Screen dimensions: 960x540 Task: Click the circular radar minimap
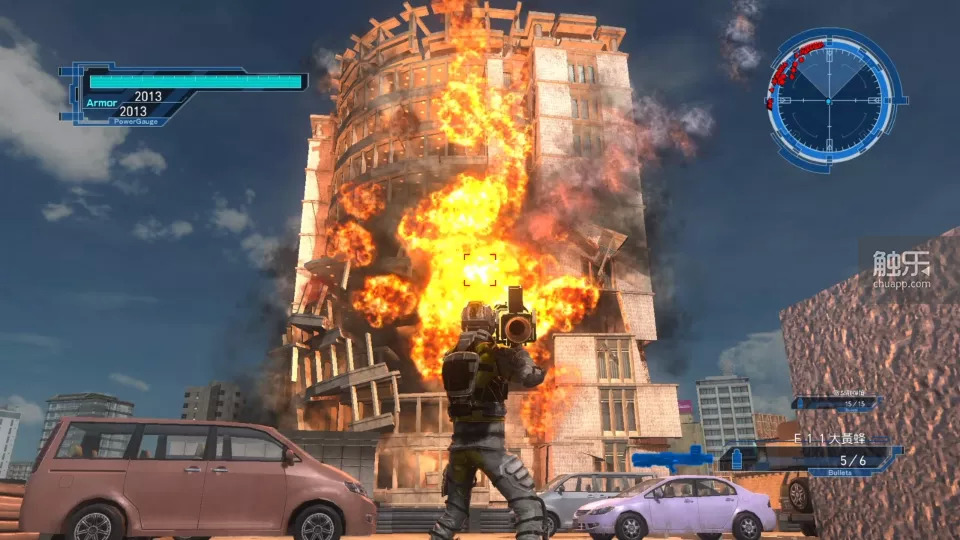point(828,100)
